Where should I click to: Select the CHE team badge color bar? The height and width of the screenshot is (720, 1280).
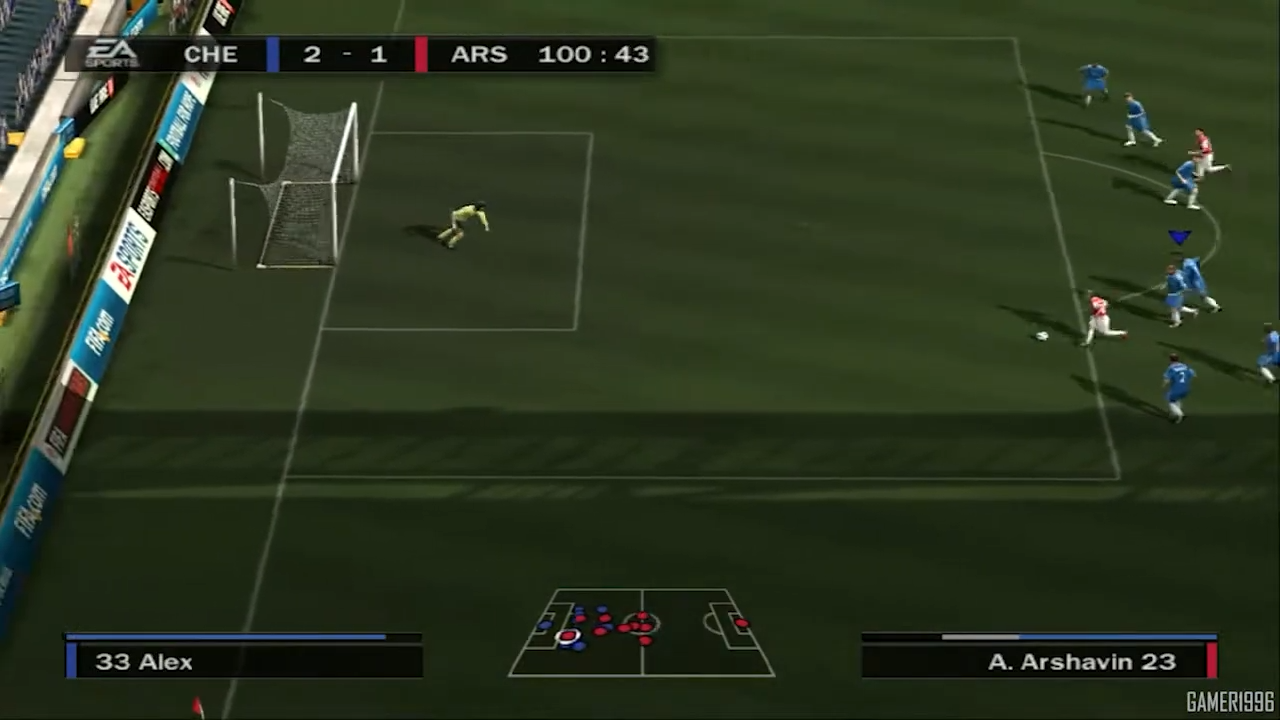point(270,54)
